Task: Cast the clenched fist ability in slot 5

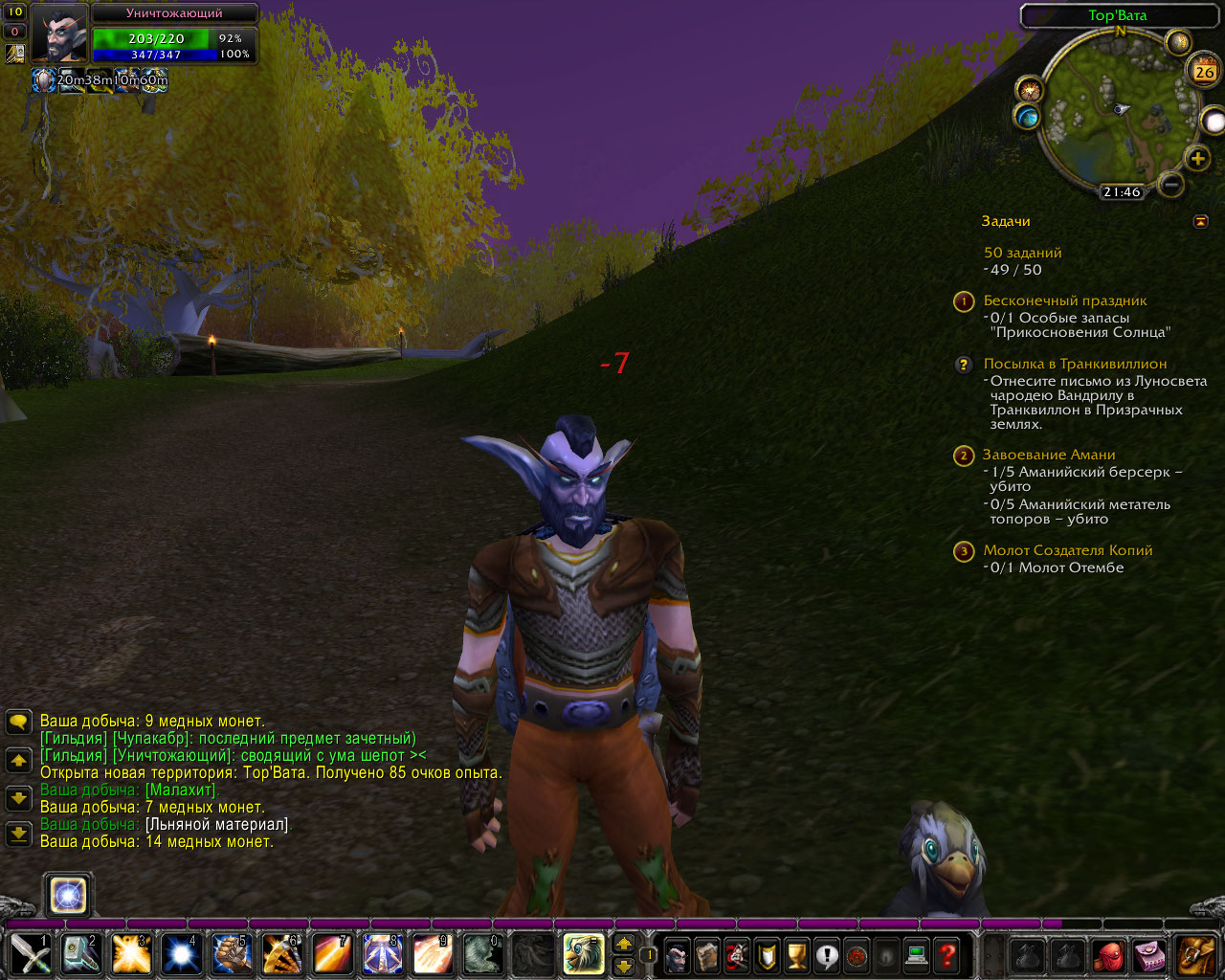Action: [231, 954]
